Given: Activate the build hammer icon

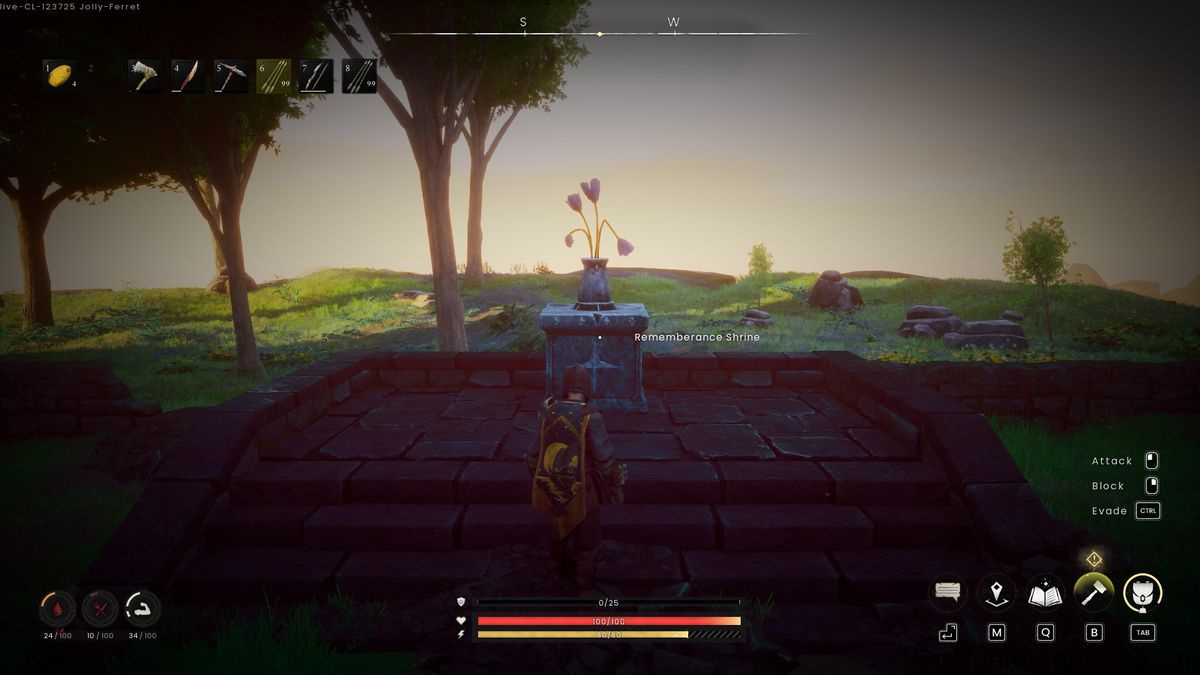Looking at the screenshot, I should click(x=1093, y=593).
